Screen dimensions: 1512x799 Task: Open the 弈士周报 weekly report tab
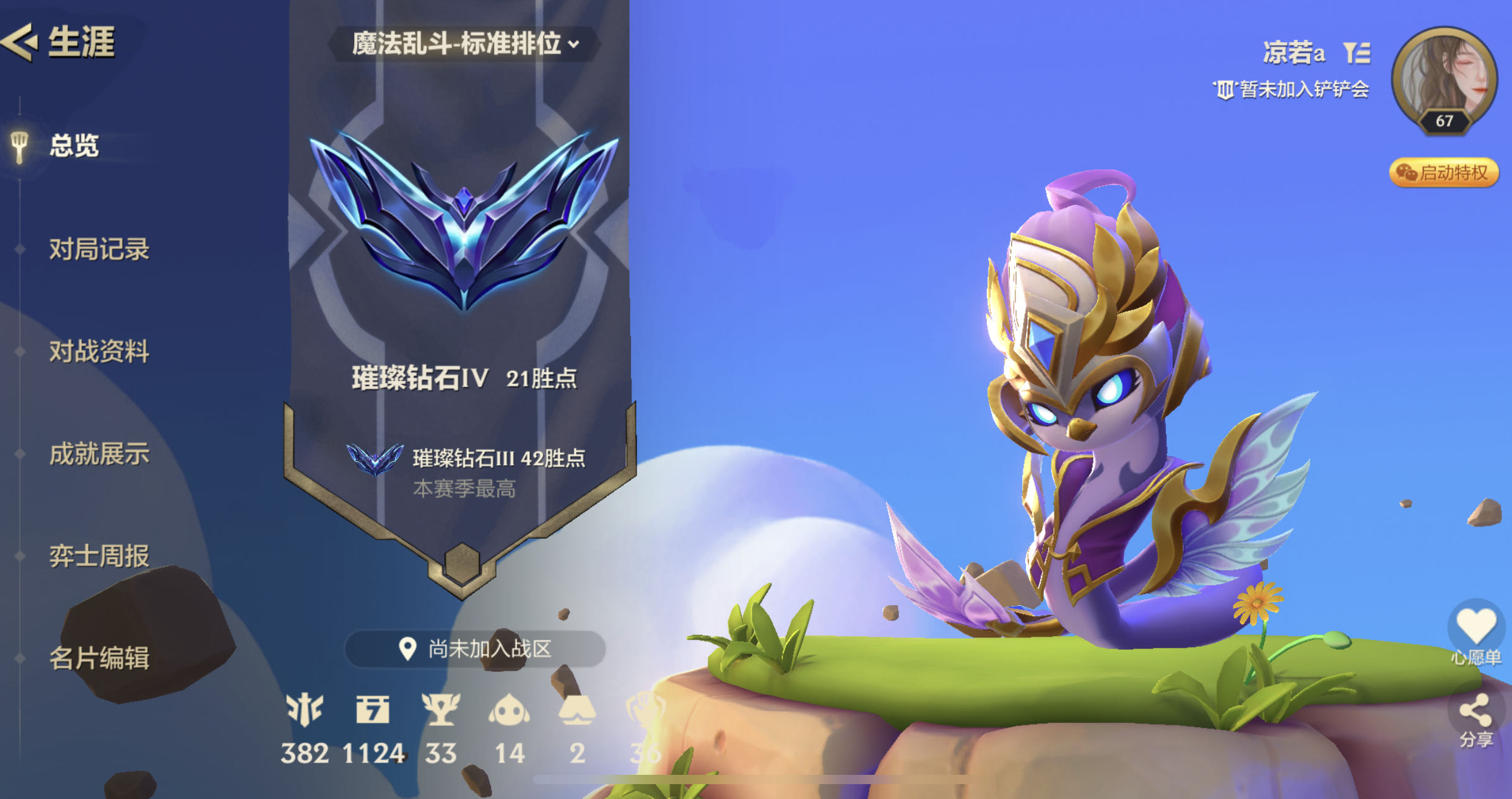99,556
